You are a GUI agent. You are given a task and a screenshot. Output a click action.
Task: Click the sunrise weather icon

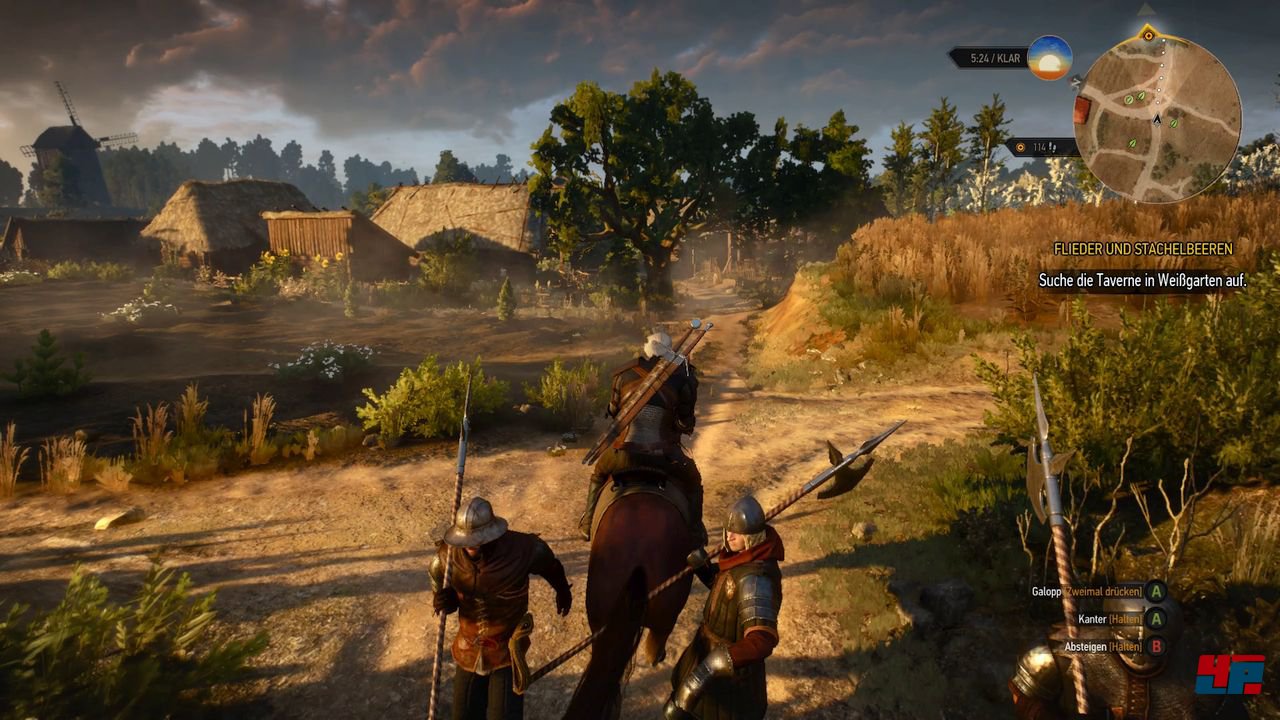point(1049,58)
